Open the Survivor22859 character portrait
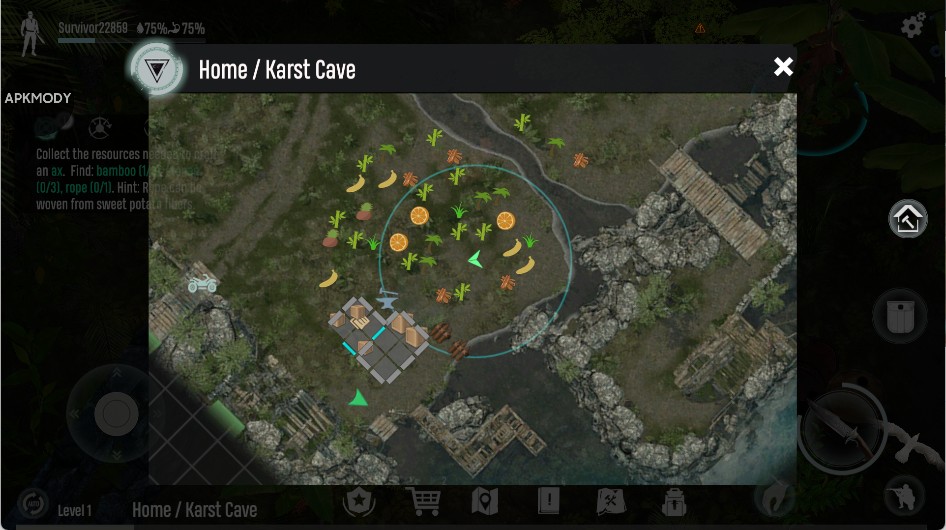 pyautogui.click(x=32, y=32)
